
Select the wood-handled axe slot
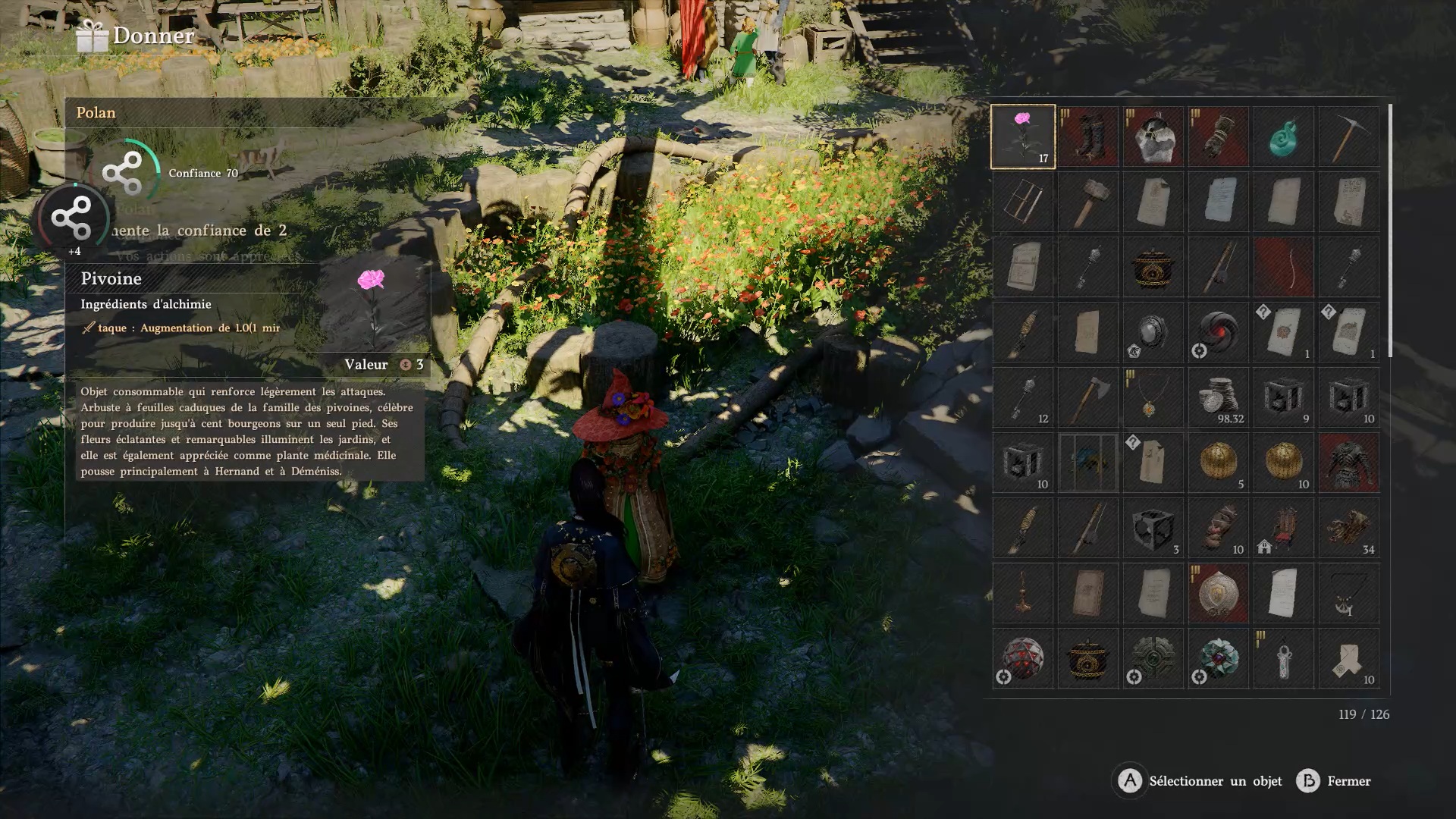click(x=1087, y=397)
